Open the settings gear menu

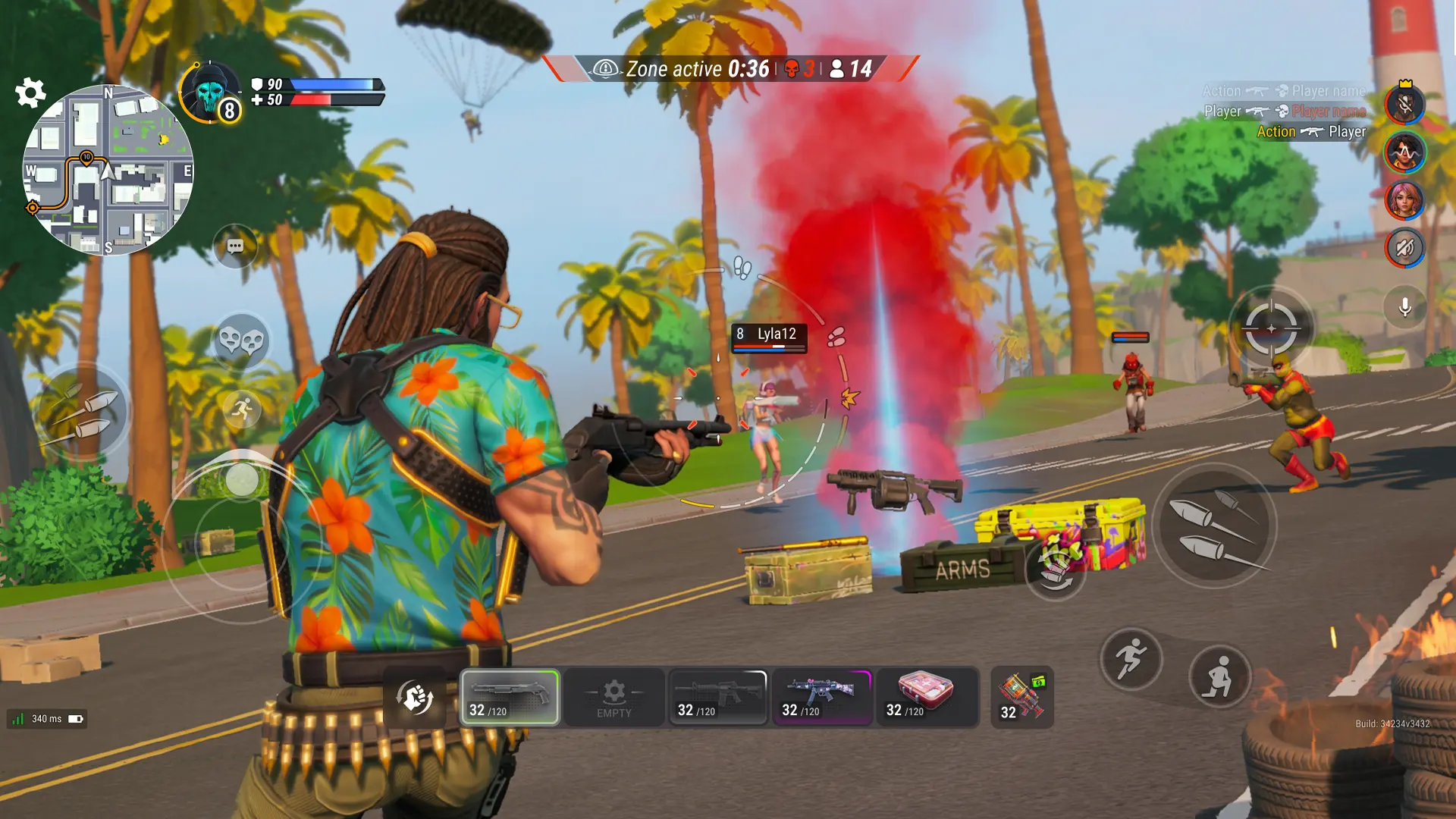pyautogui.click(x=30, y=93)
